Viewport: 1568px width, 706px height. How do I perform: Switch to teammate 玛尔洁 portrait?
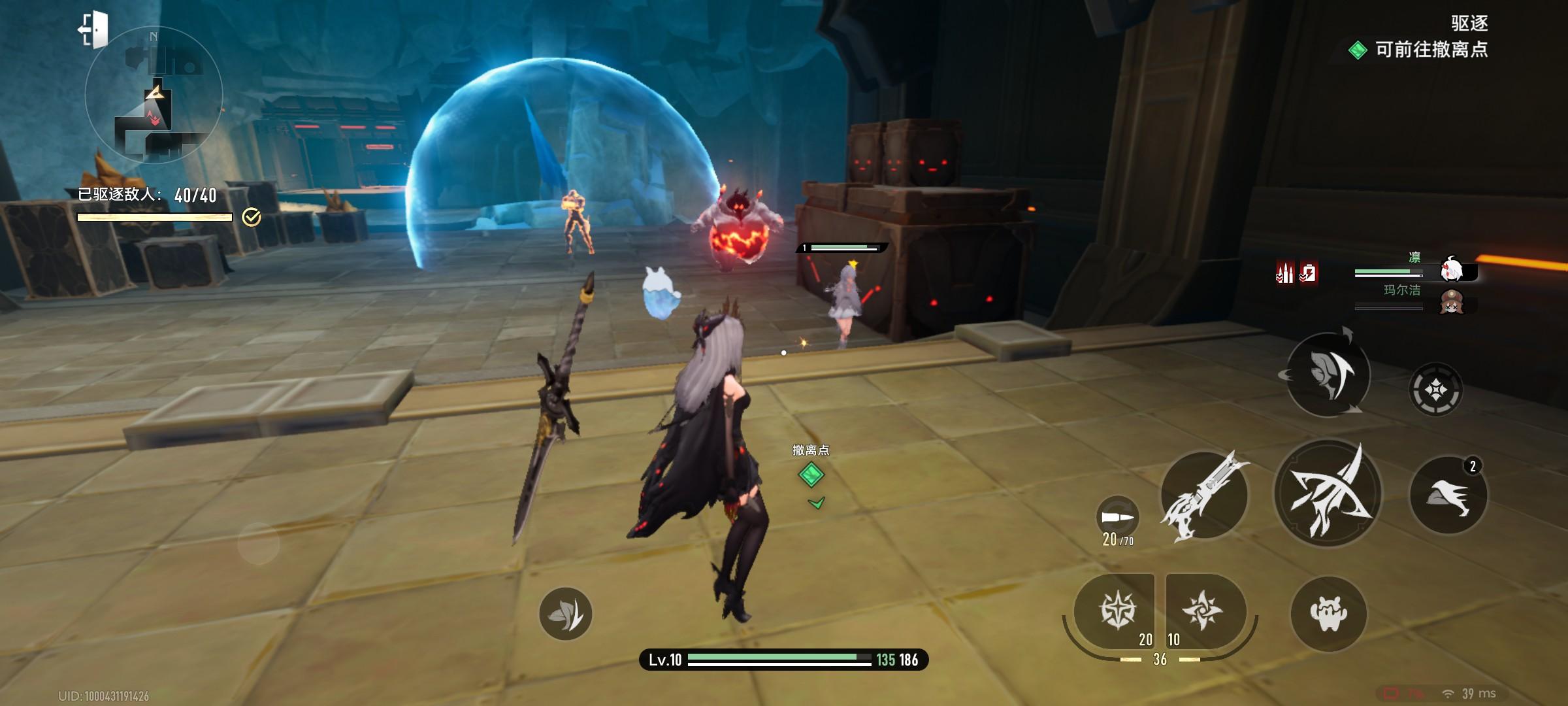tap(1452, 302)
